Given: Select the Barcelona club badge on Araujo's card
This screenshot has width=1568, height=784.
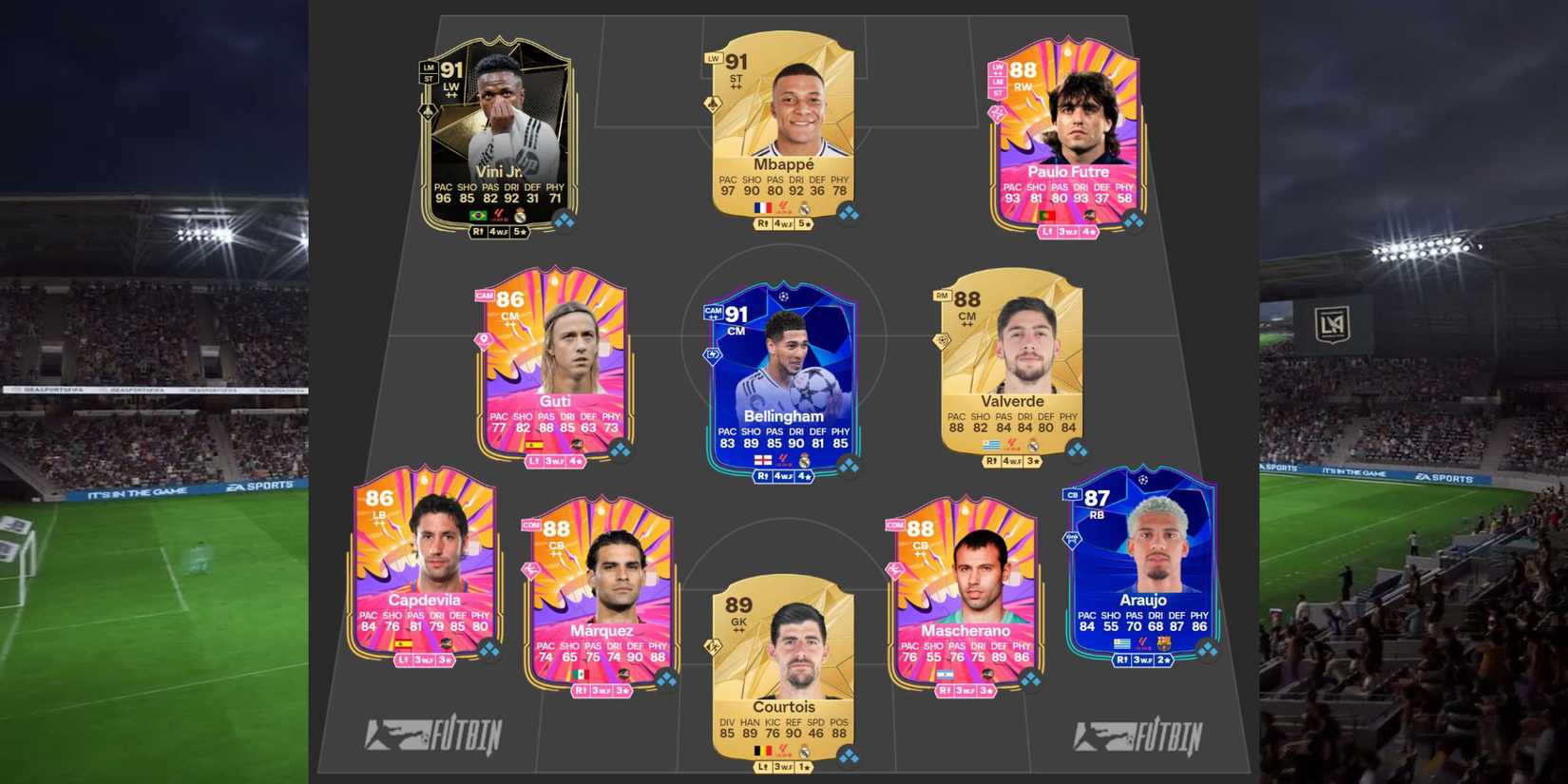Looking at the screenshot, I should (x=1163, y=643).
